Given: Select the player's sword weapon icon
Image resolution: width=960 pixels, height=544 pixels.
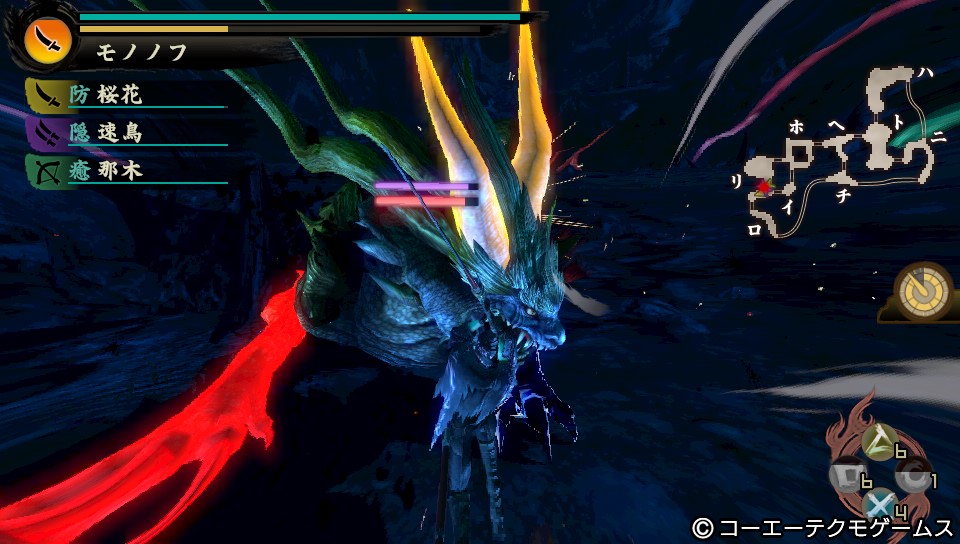Looking at the screenshot, I should pos(47,37).
